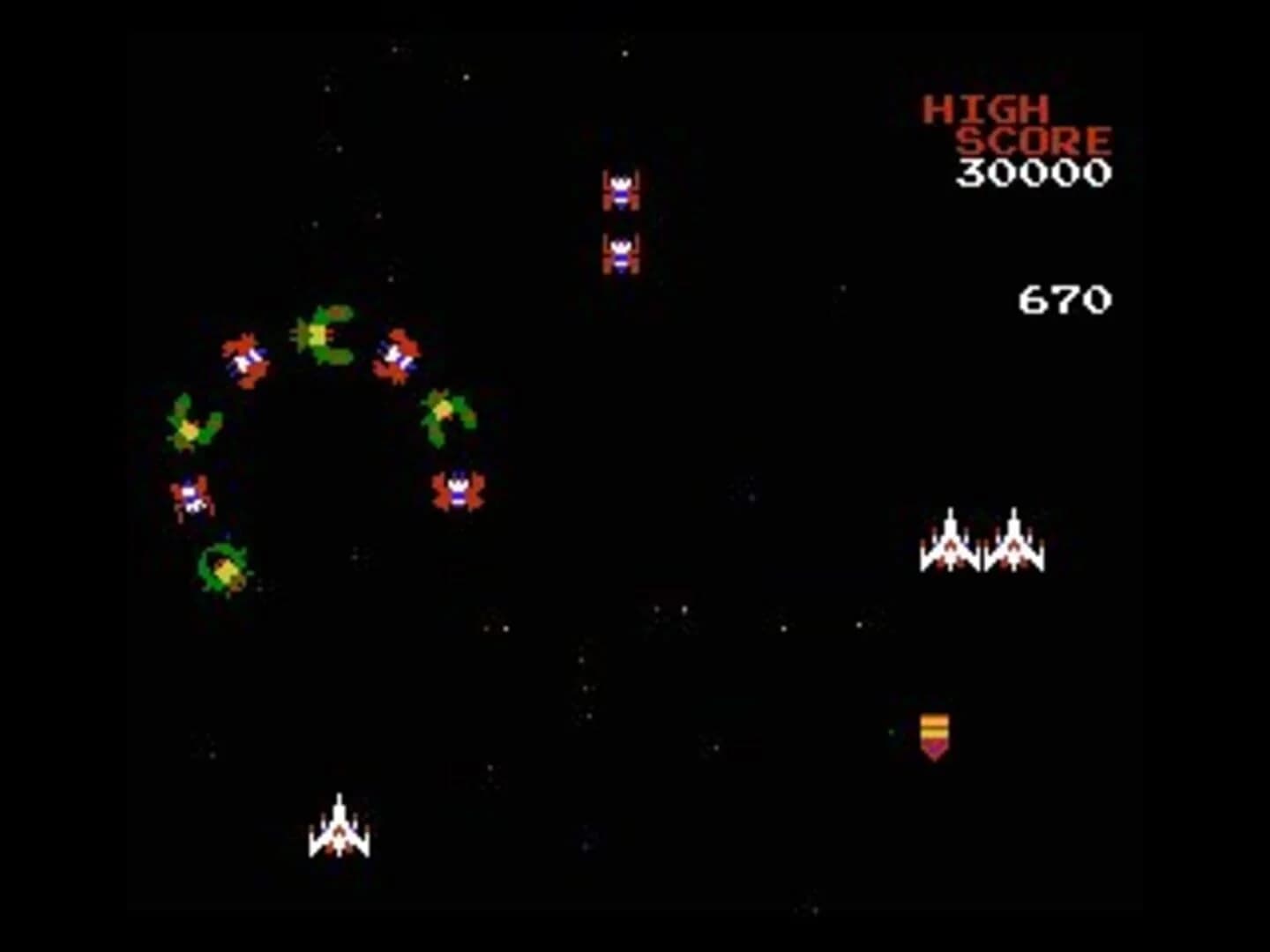Click the current score reading 670
This screenshot has height=952, width=1270.
pyautogui.click(x=1064, y=300)
